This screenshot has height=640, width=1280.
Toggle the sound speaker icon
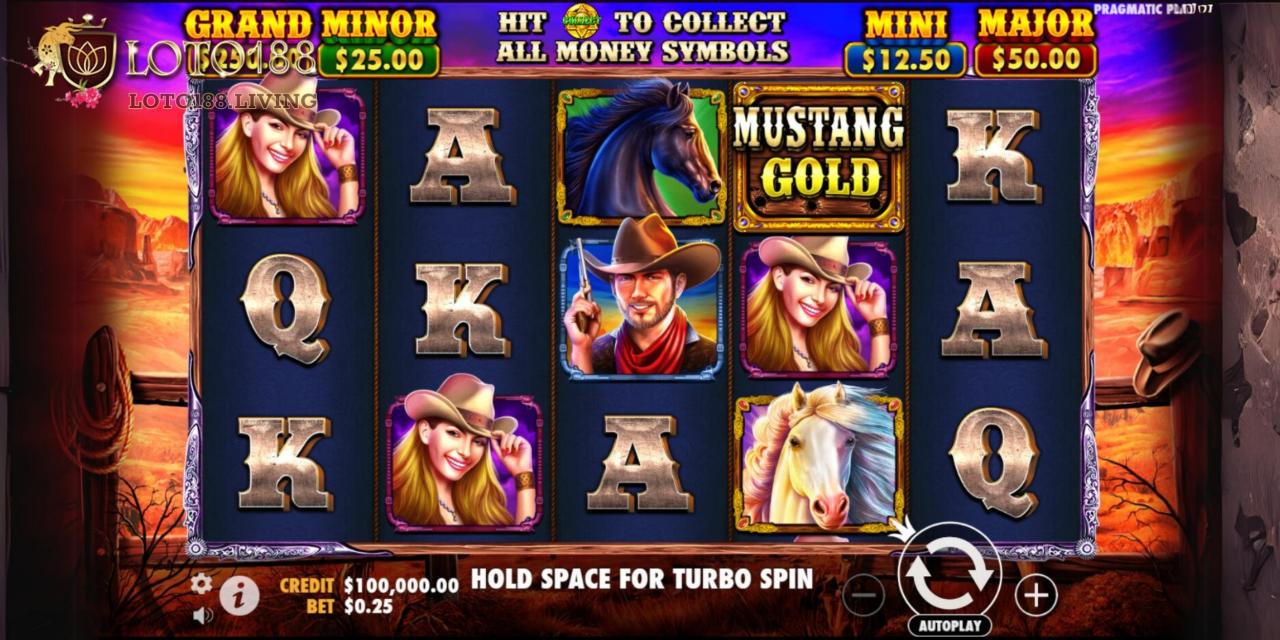(x=203, y=614)
